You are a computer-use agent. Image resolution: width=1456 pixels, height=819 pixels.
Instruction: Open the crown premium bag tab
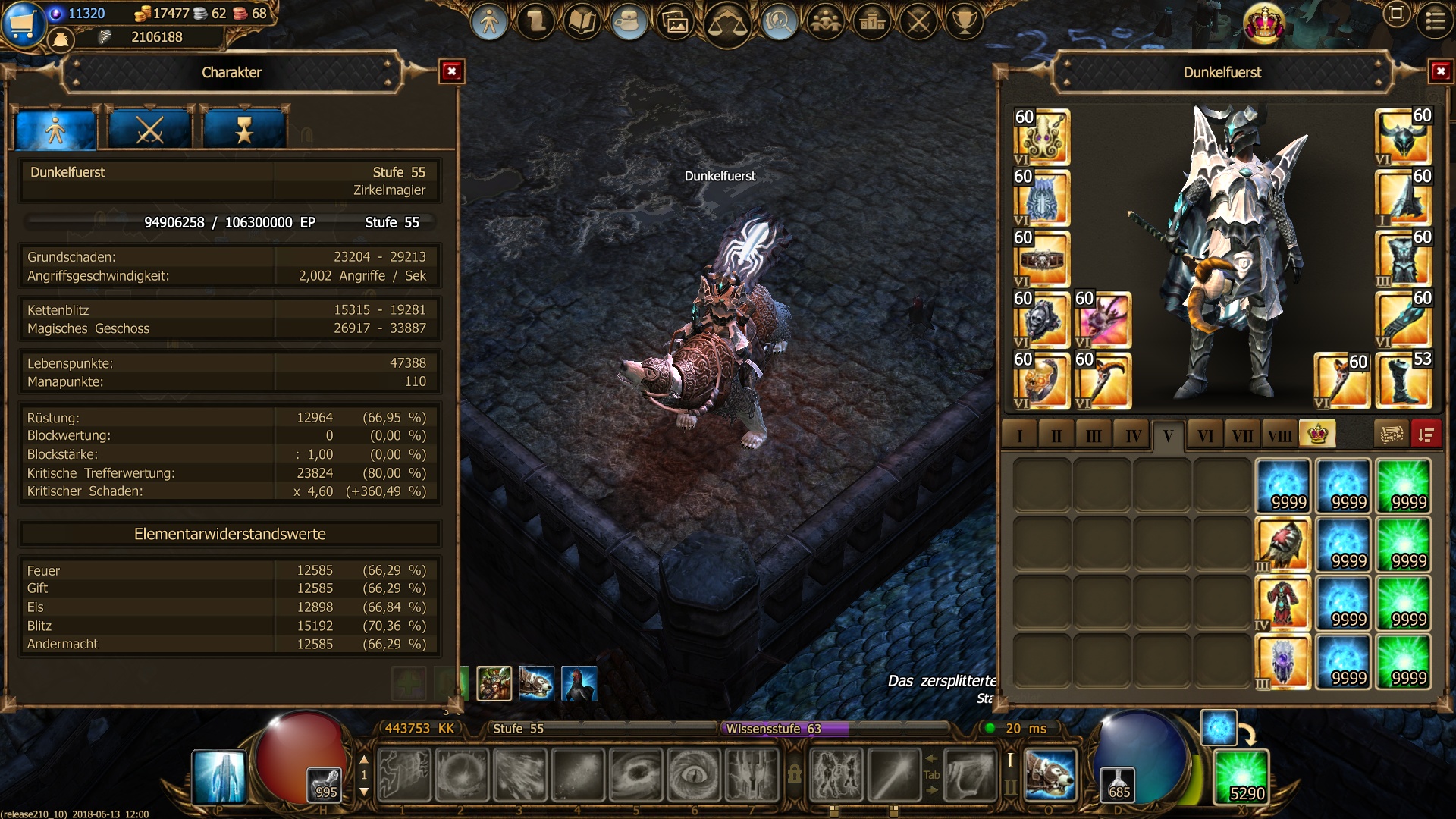click(x=1317, y=435)
